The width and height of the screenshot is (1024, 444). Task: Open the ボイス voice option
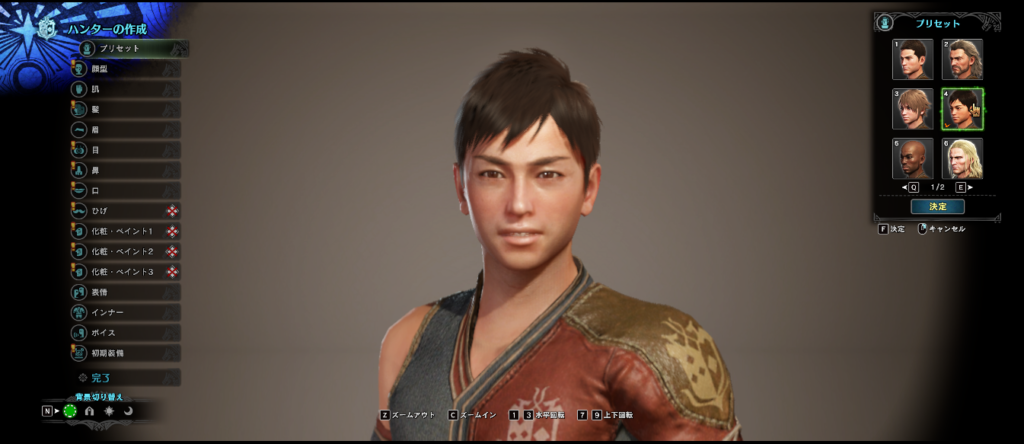(125, 332)
